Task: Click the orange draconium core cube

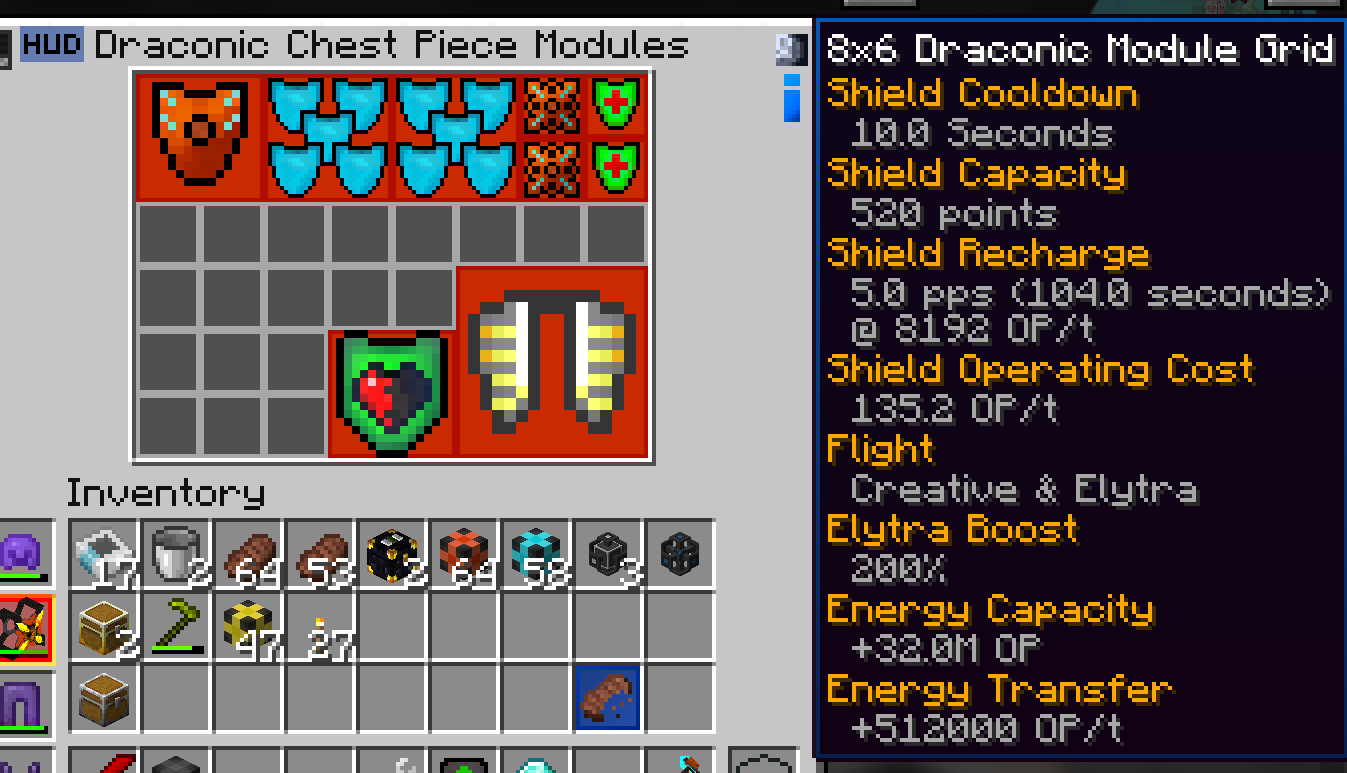Action: 463,550
